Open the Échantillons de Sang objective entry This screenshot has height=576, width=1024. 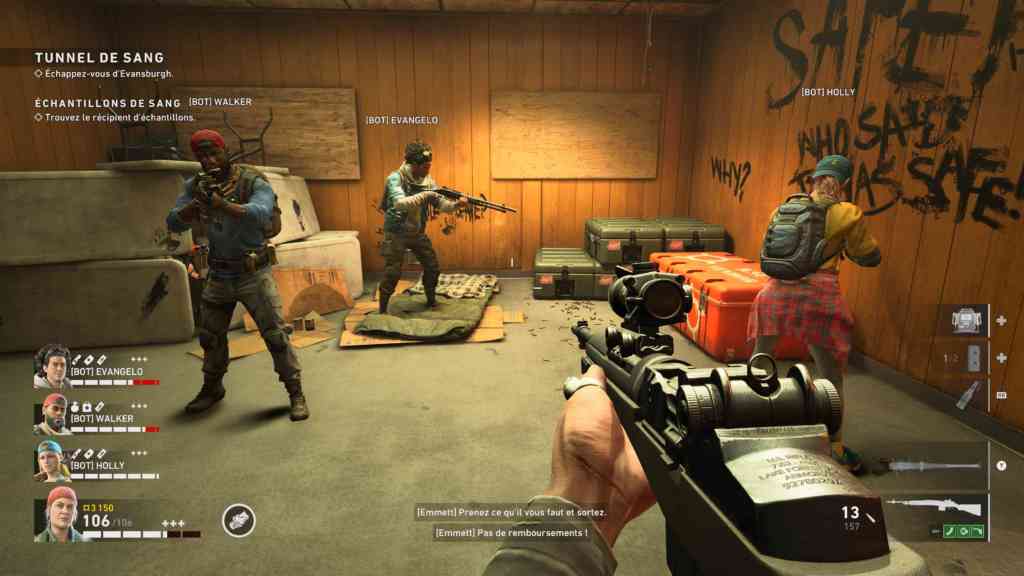click(x=108, y=103)
